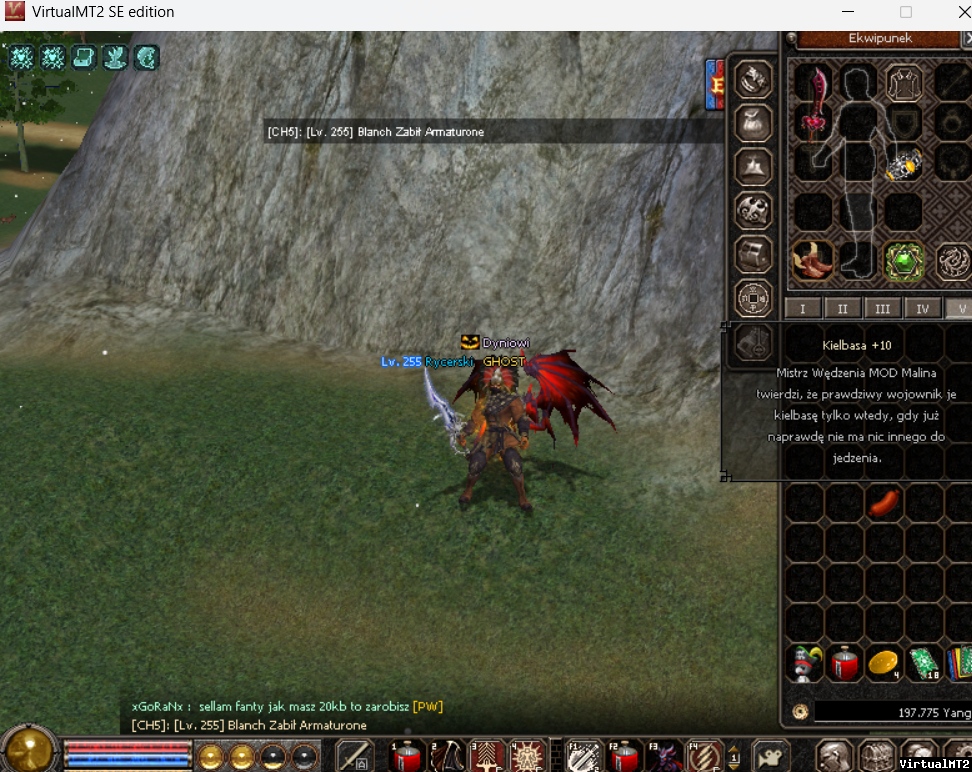Screen dimensions: 972x772
Task: Close the Ekwipunek inventory window
Action: click(967, 38)
